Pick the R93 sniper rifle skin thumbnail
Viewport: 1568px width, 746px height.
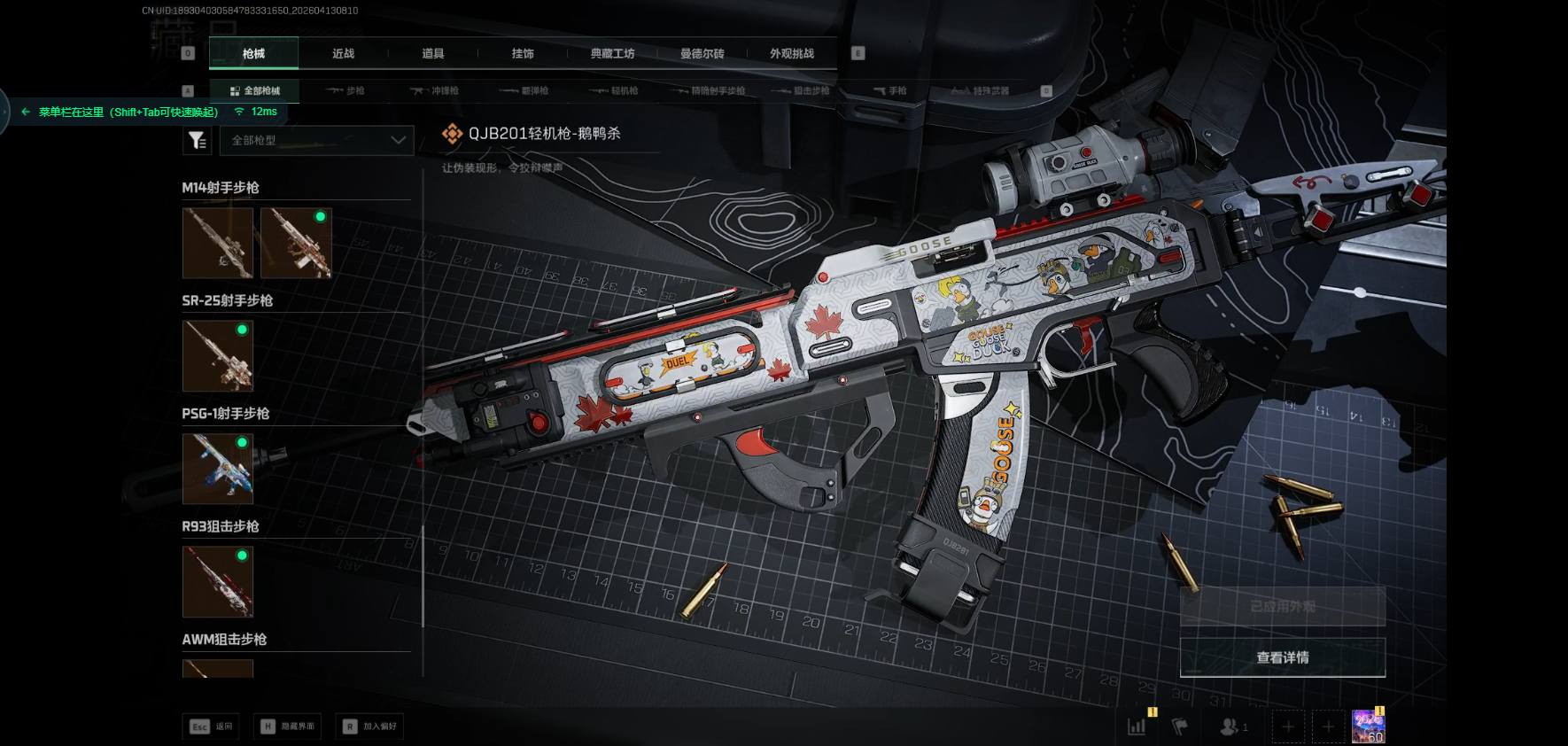pos(218,581)
